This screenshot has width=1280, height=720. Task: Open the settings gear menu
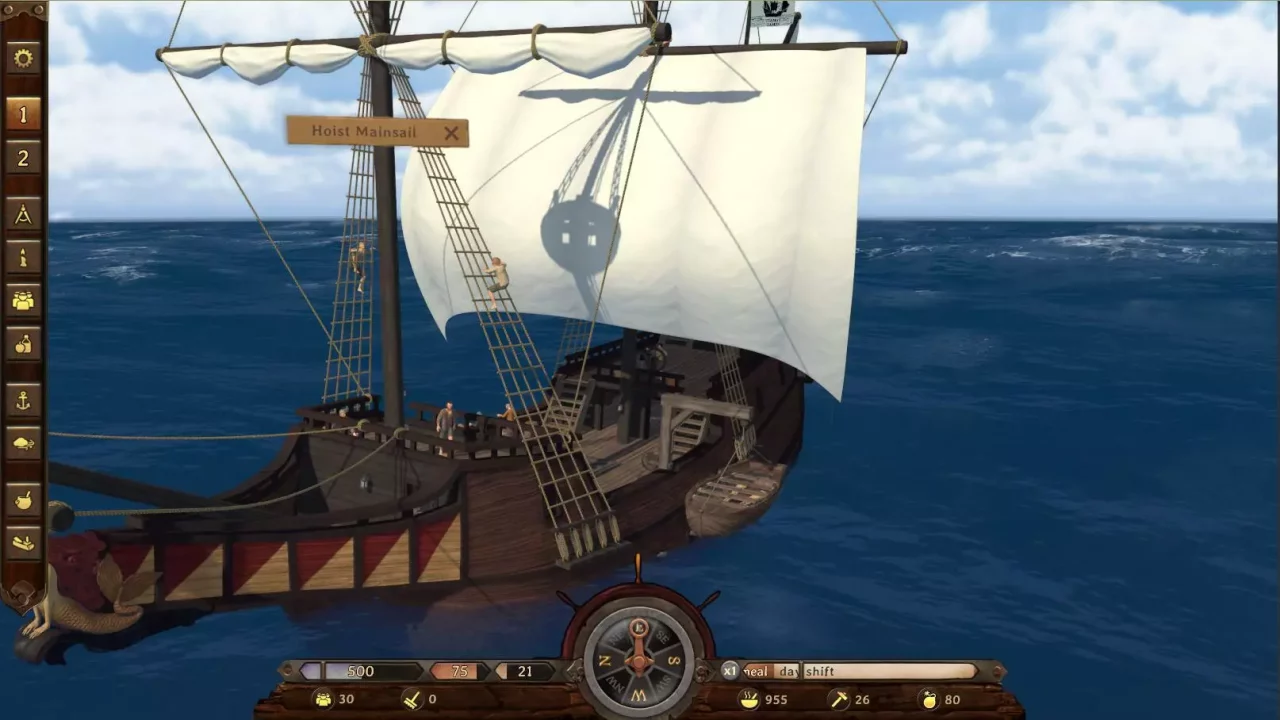(22, 58)
